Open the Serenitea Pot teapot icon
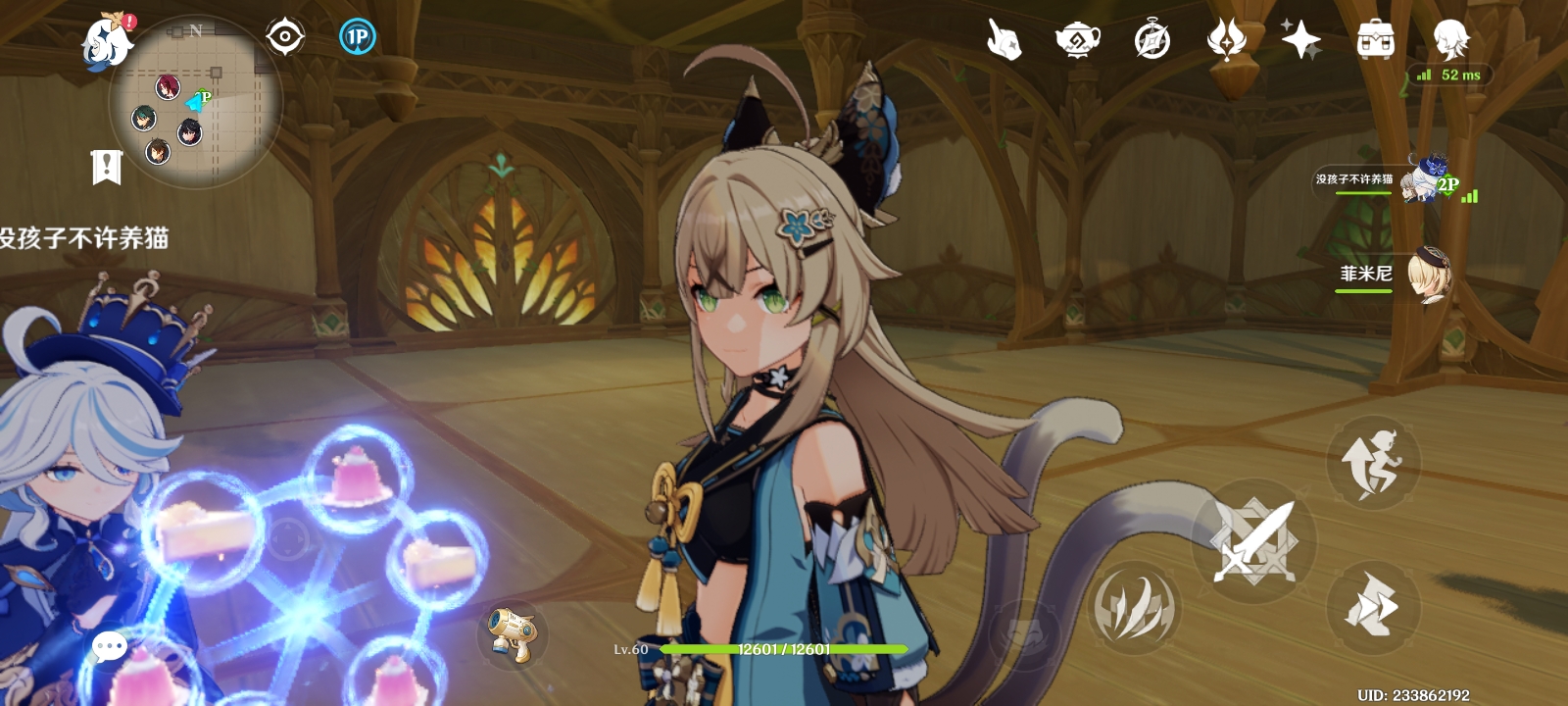1568x706 pixels. [1077, 40]
